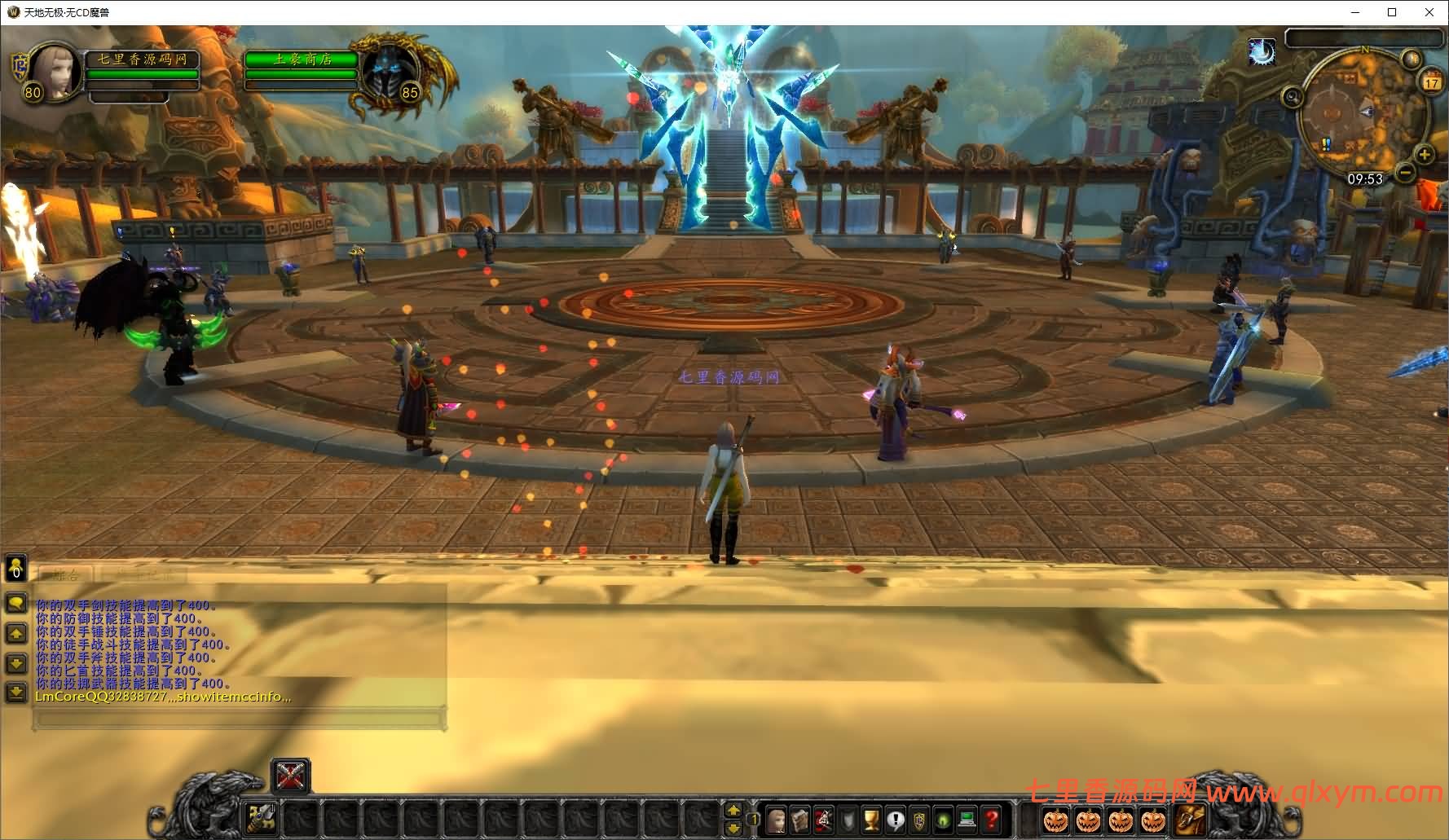
Task: Open the social friends button showing 0
Action: tap(15, 568)
